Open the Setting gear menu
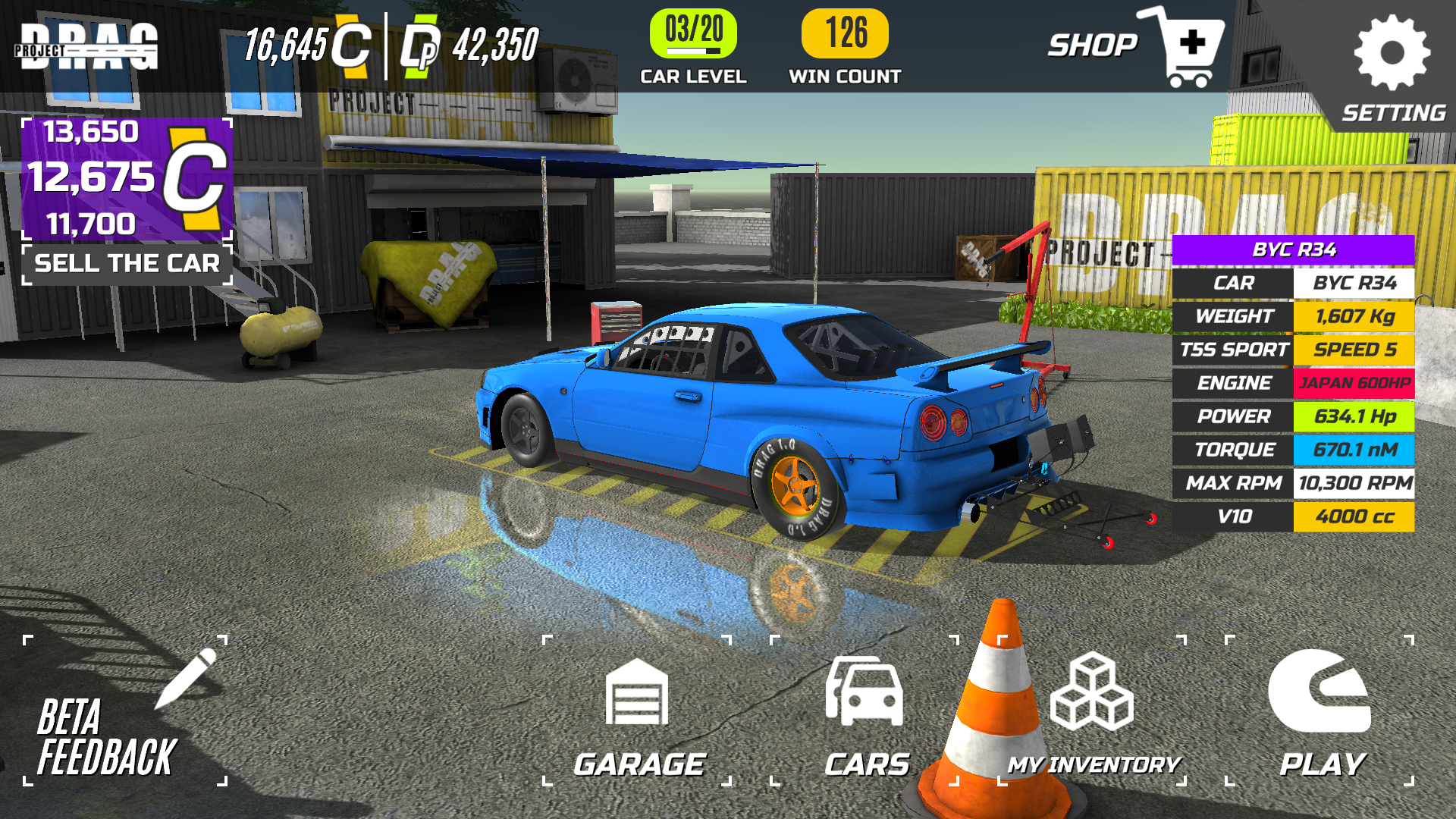The height and width of the screenshot is (819, 1456). click(x=1392, y=68)
